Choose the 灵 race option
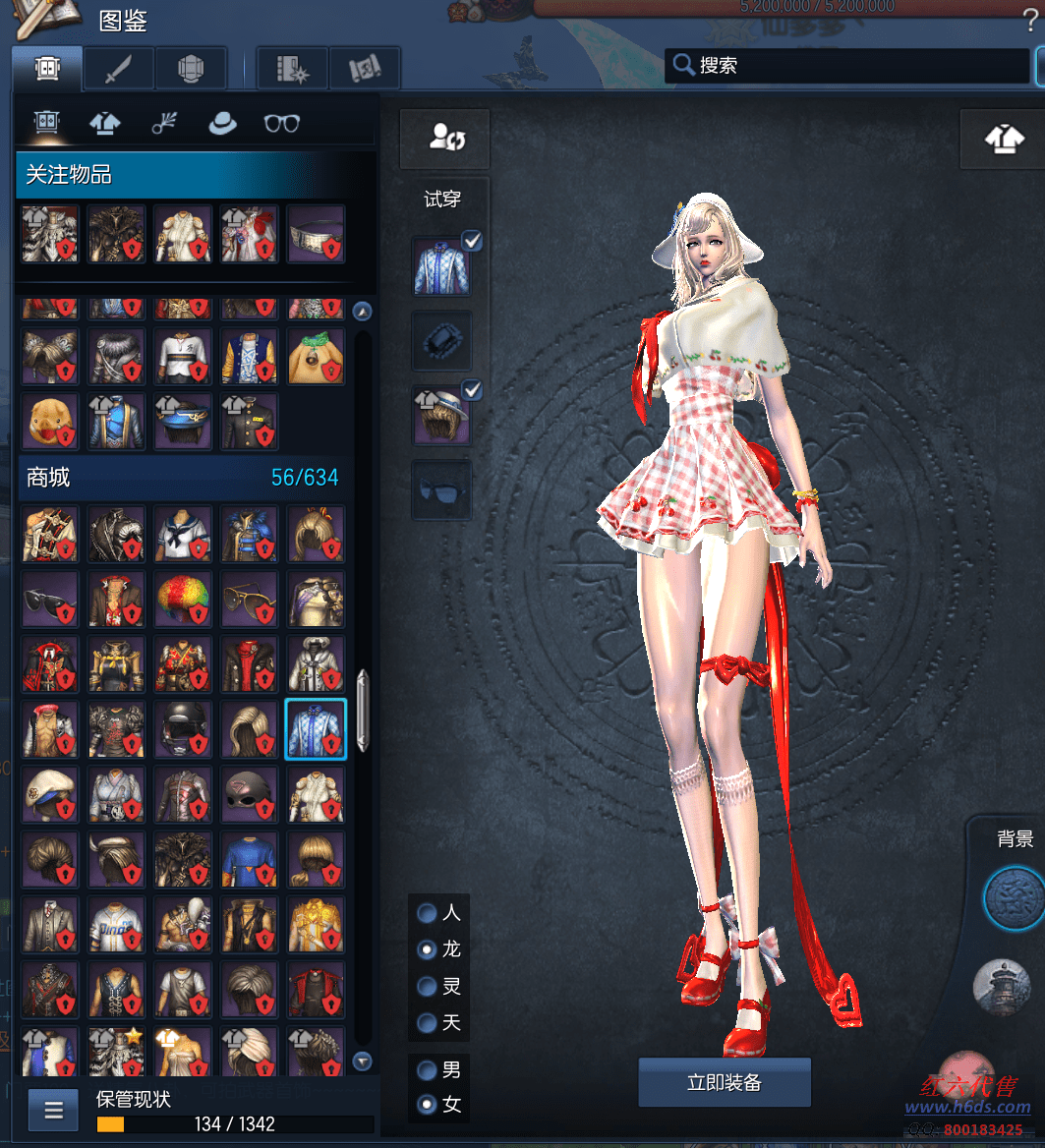 click(428, 986)
